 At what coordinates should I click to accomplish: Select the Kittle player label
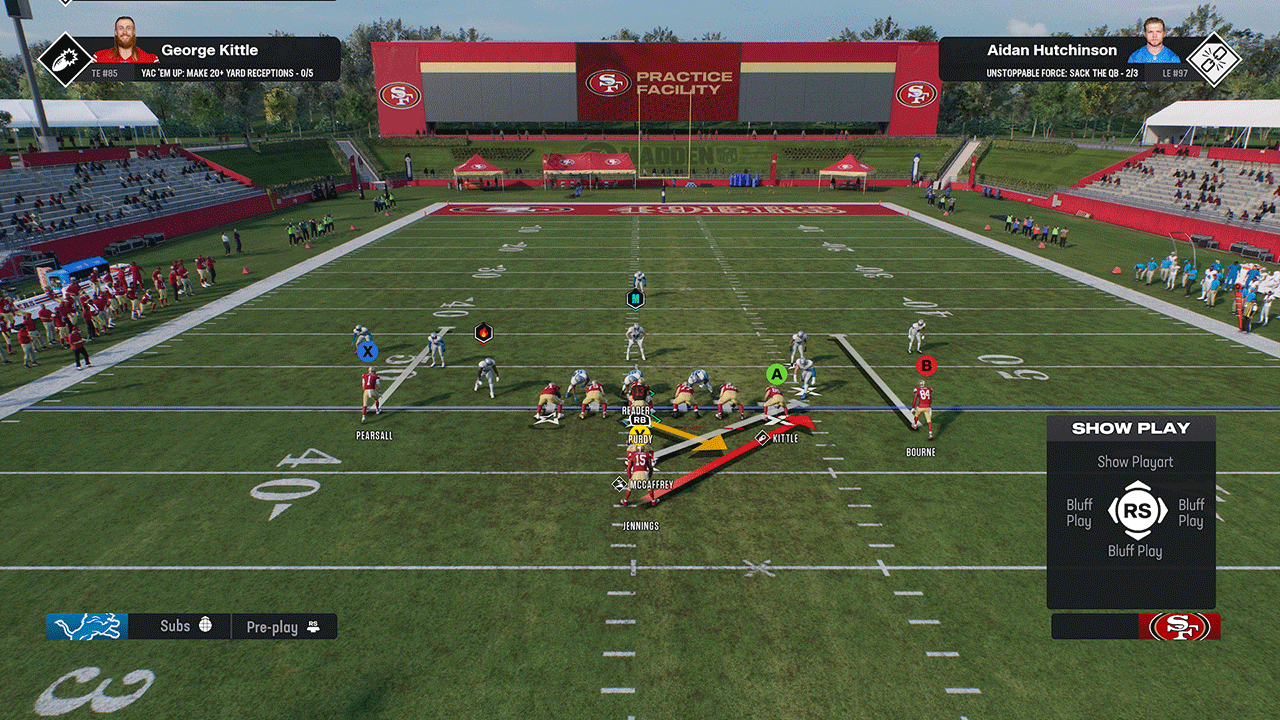[785, 438]
